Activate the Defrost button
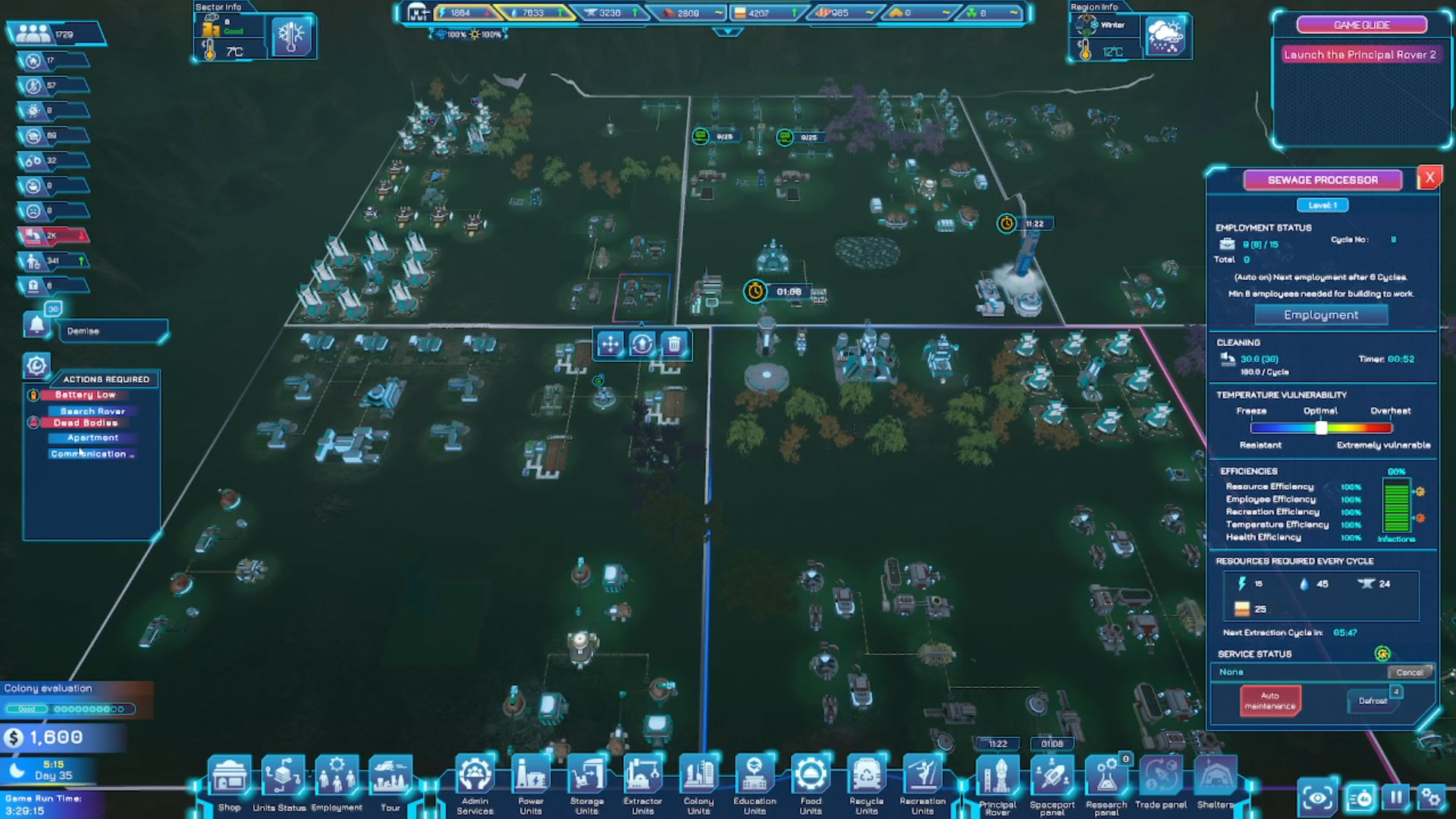The width and height of the screenshot is (1456, 819). click(1372, 701)
